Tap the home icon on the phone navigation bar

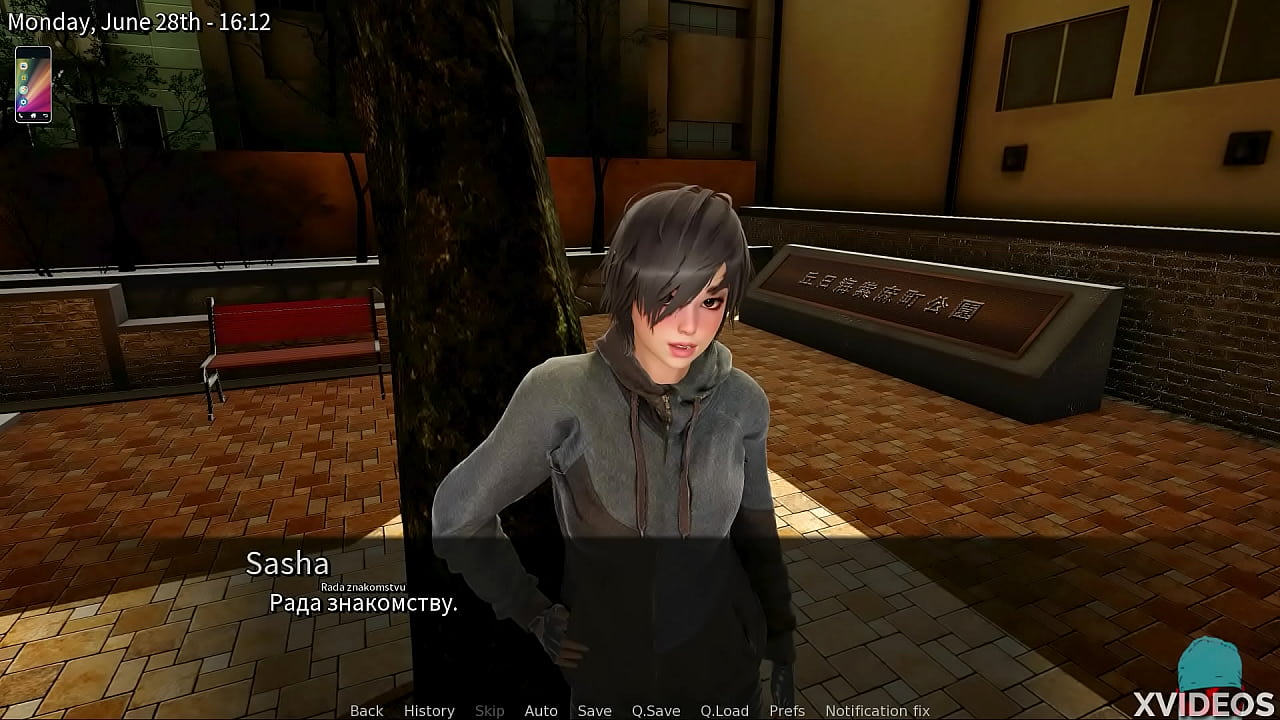(33, 116)
